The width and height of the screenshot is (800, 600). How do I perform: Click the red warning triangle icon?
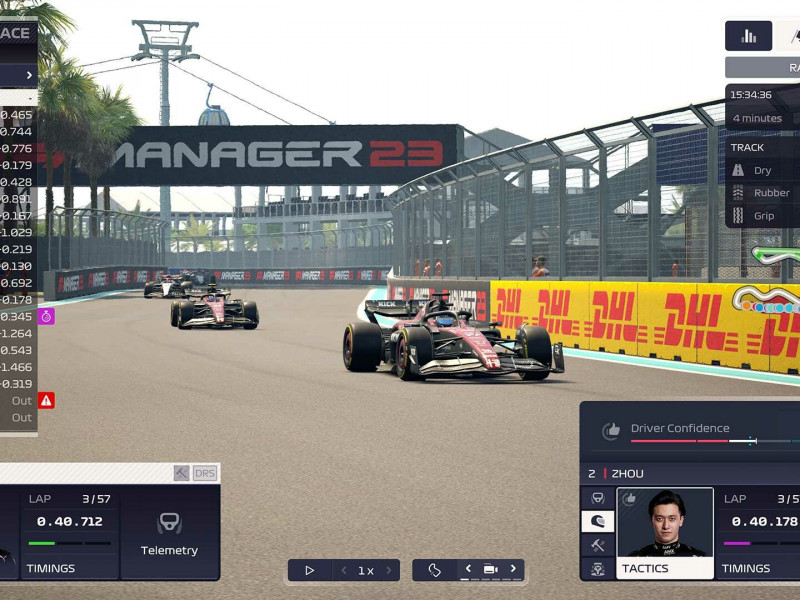46,400
